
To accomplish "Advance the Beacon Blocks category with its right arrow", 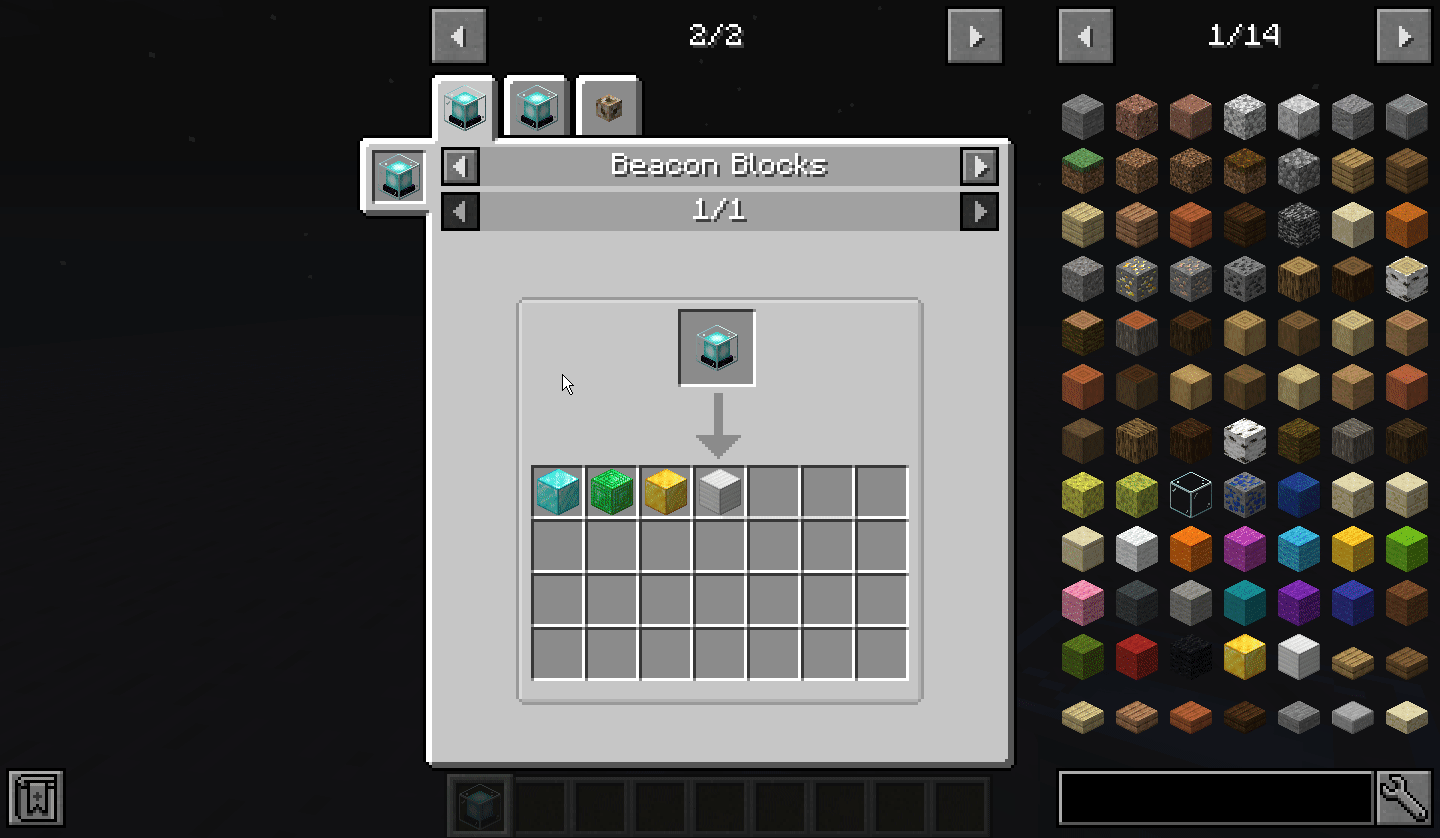I will [x=978, y=166].
